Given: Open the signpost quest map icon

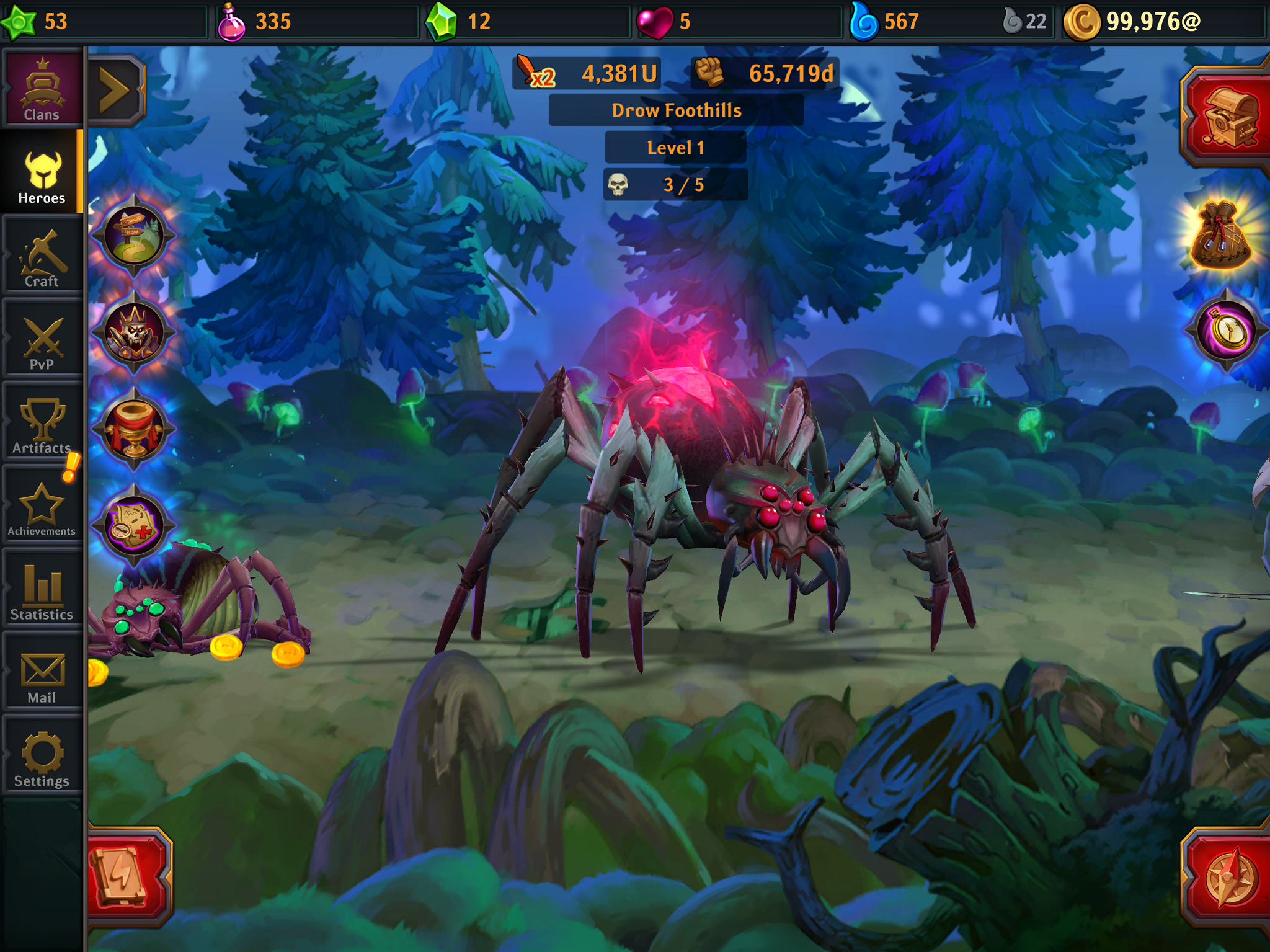Looking at the screenshot, I should (x=134, y=236).
